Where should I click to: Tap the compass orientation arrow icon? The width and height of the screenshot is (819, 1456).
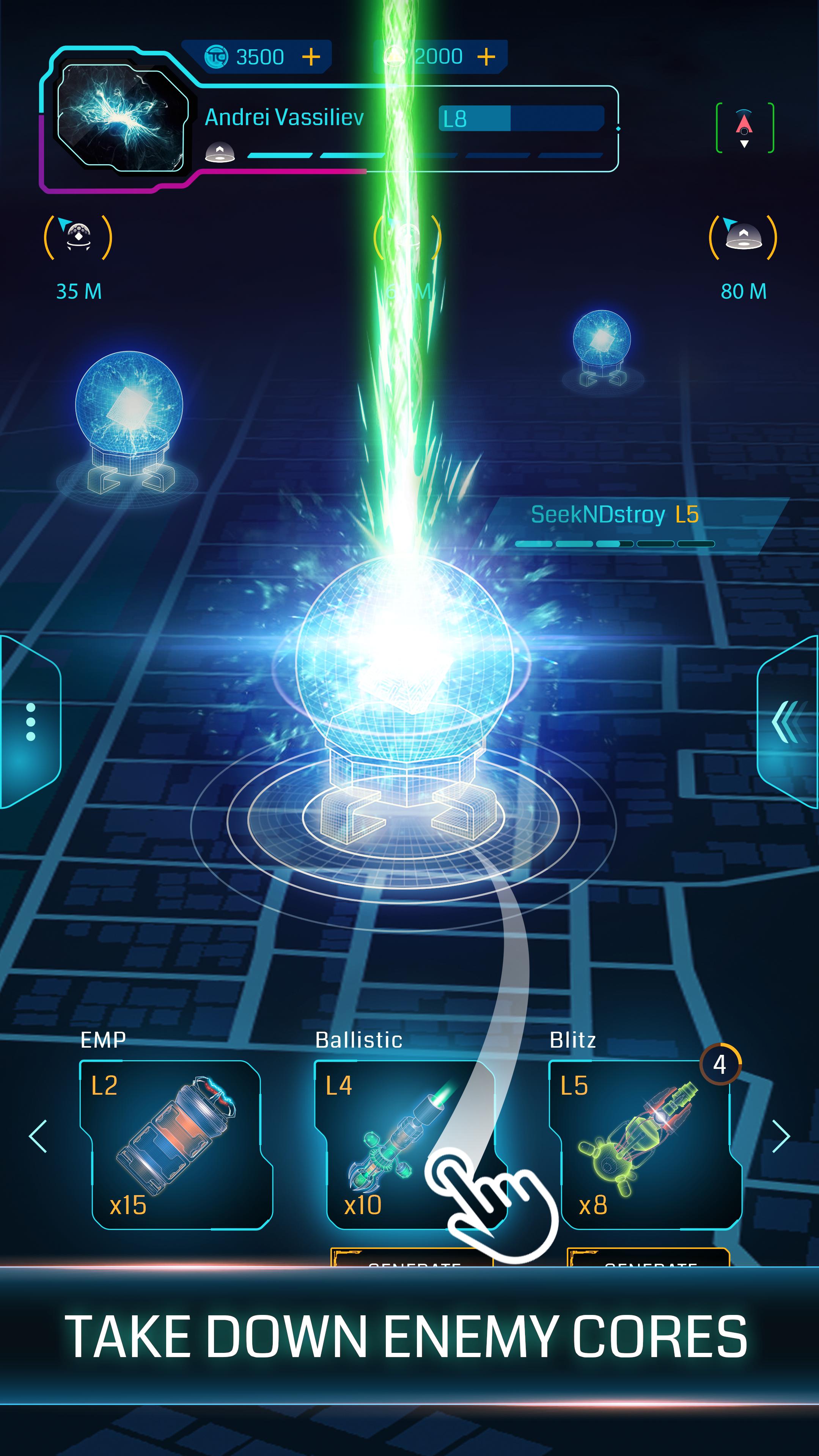[744, 127]
